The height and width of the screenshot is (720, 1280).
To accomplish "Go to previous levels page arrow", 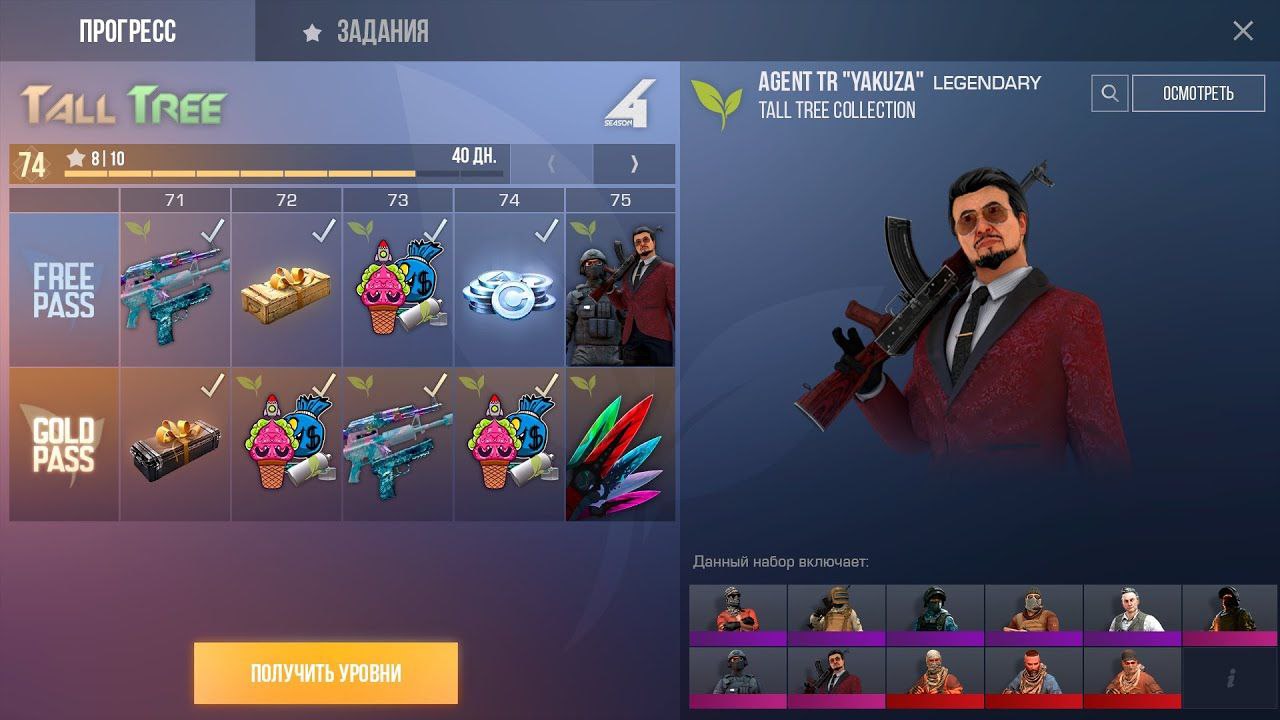I will [x=551, y=164].
